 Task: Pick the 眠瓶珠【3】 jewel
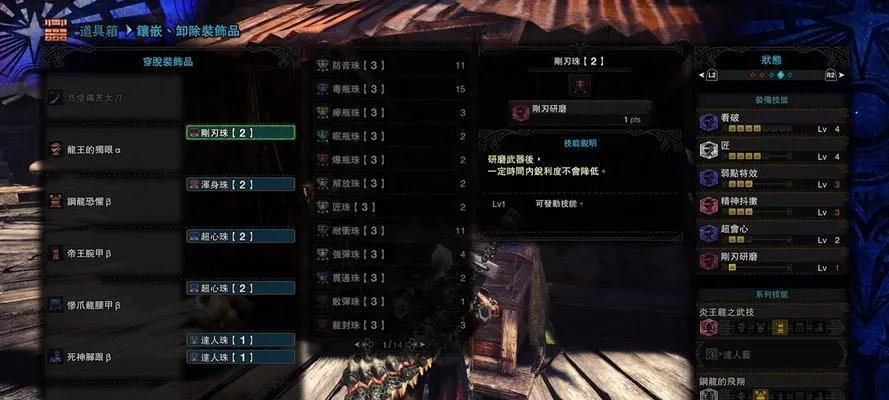pyautogui.click(x=391, y=135)
